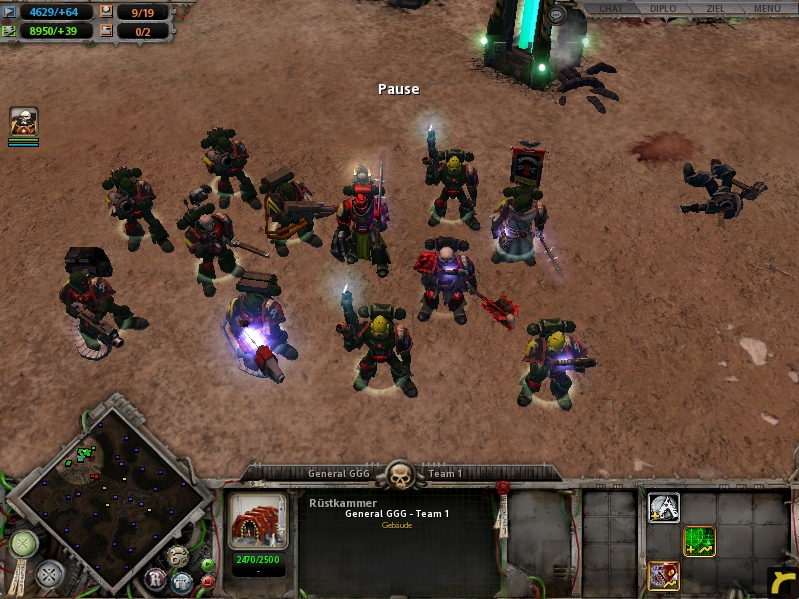This screenshot has height=599, width=799.
Task: Open the Chat panel
Action: pyautogui.click(x=610, y=9)
